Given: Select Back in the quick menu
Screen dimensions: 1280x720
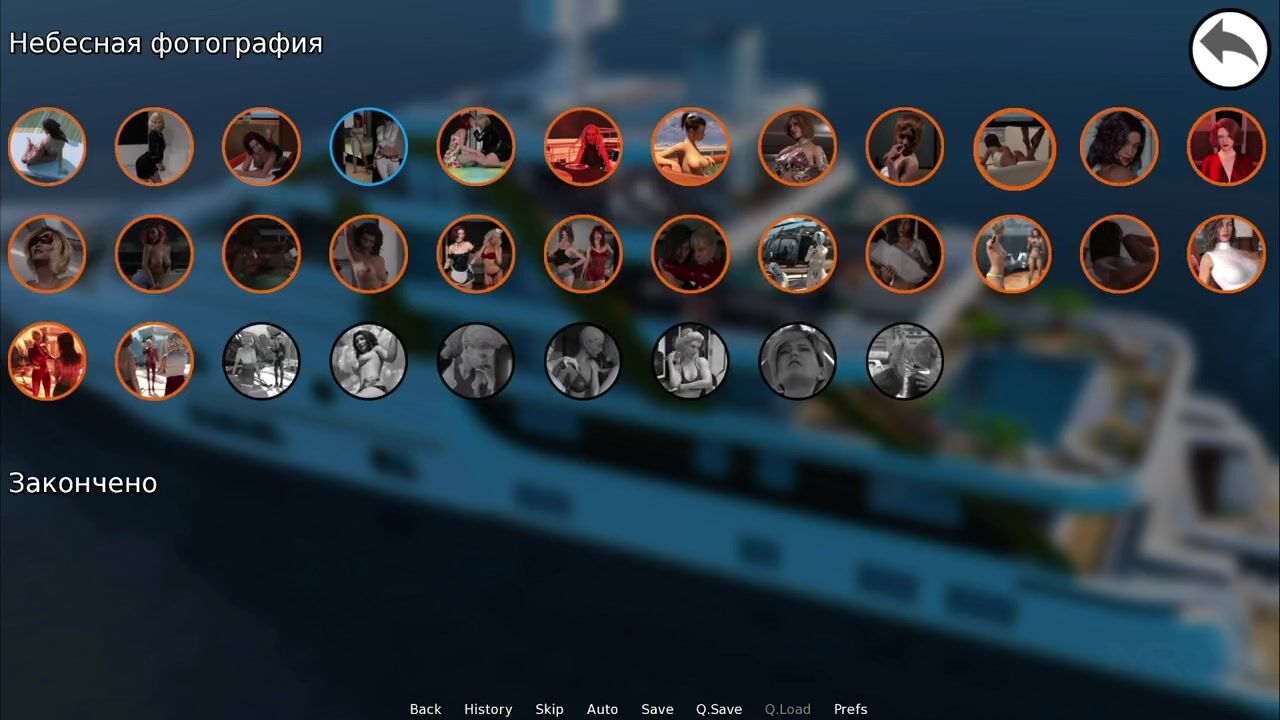Looking at the screenshot, I should pos(425,709).
